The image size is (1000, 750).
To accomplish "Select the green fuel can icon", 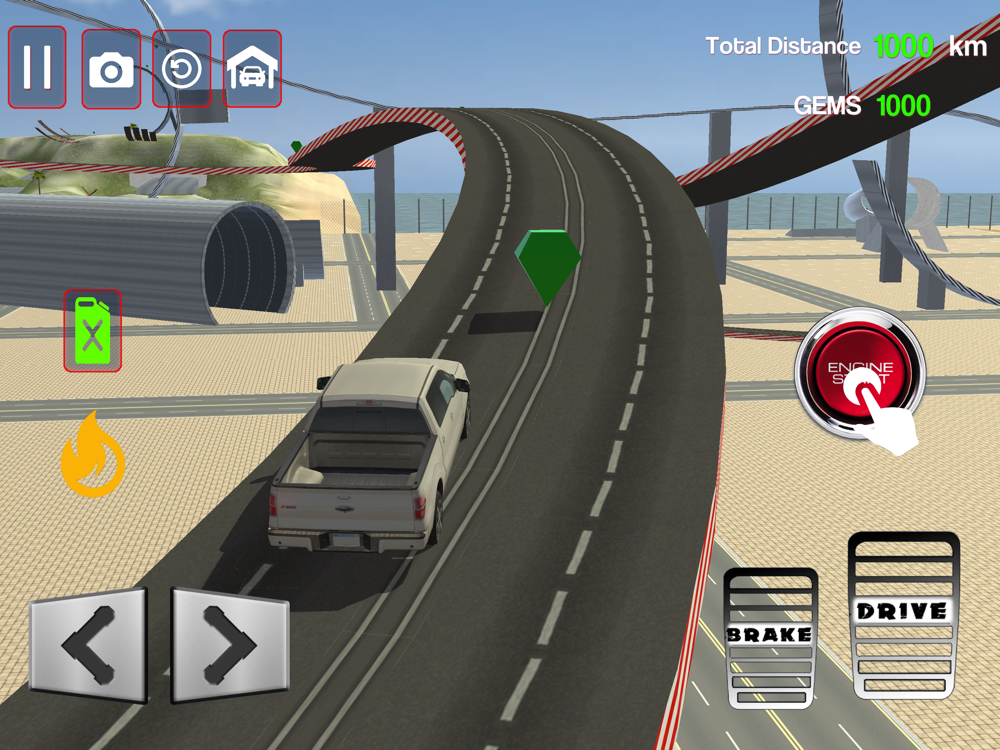I will pos(93,331).
